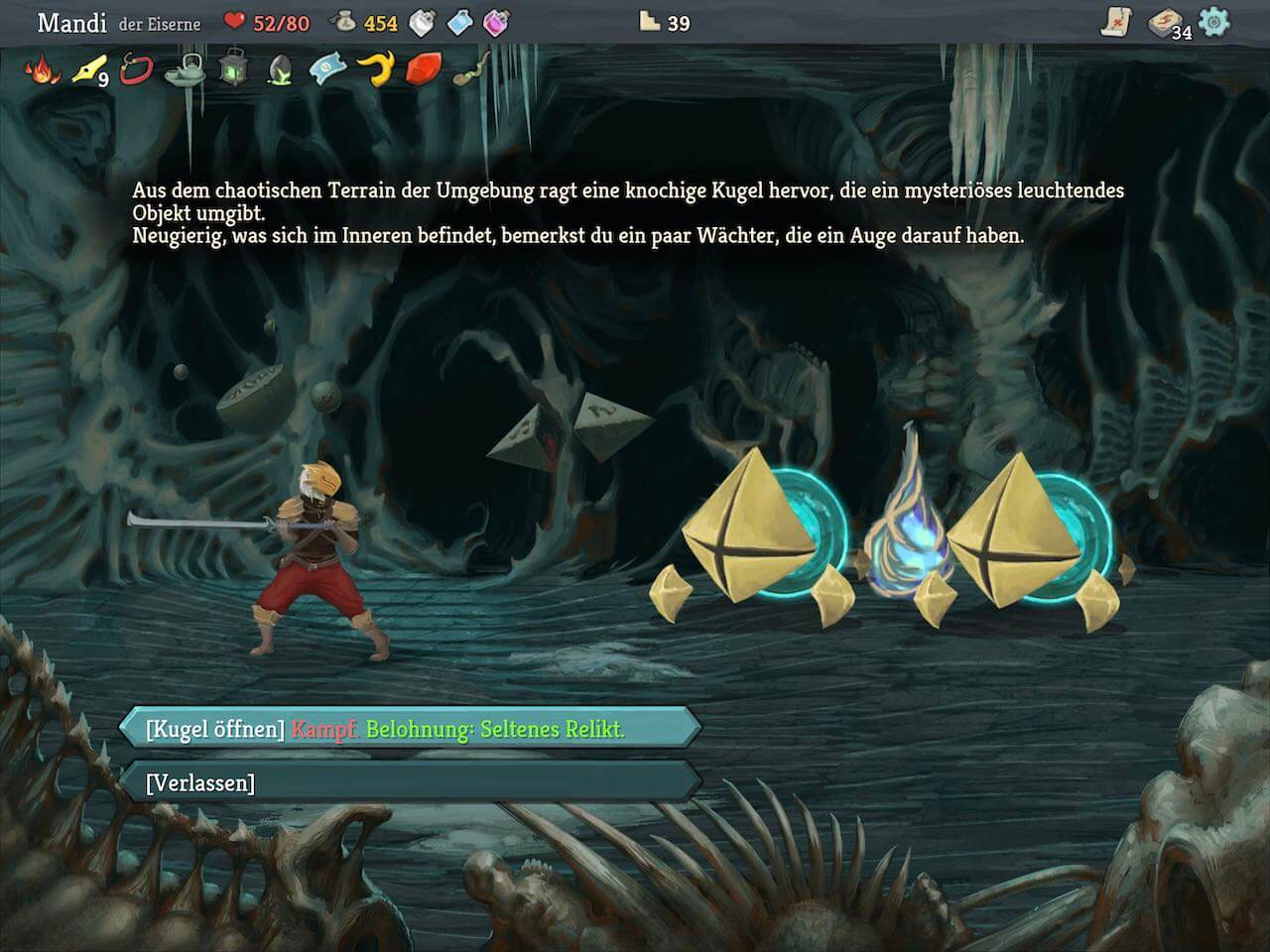This screenshot has width=1270, height=952.
Task: Inspect the tea set relic
Action: click(184, 69)
